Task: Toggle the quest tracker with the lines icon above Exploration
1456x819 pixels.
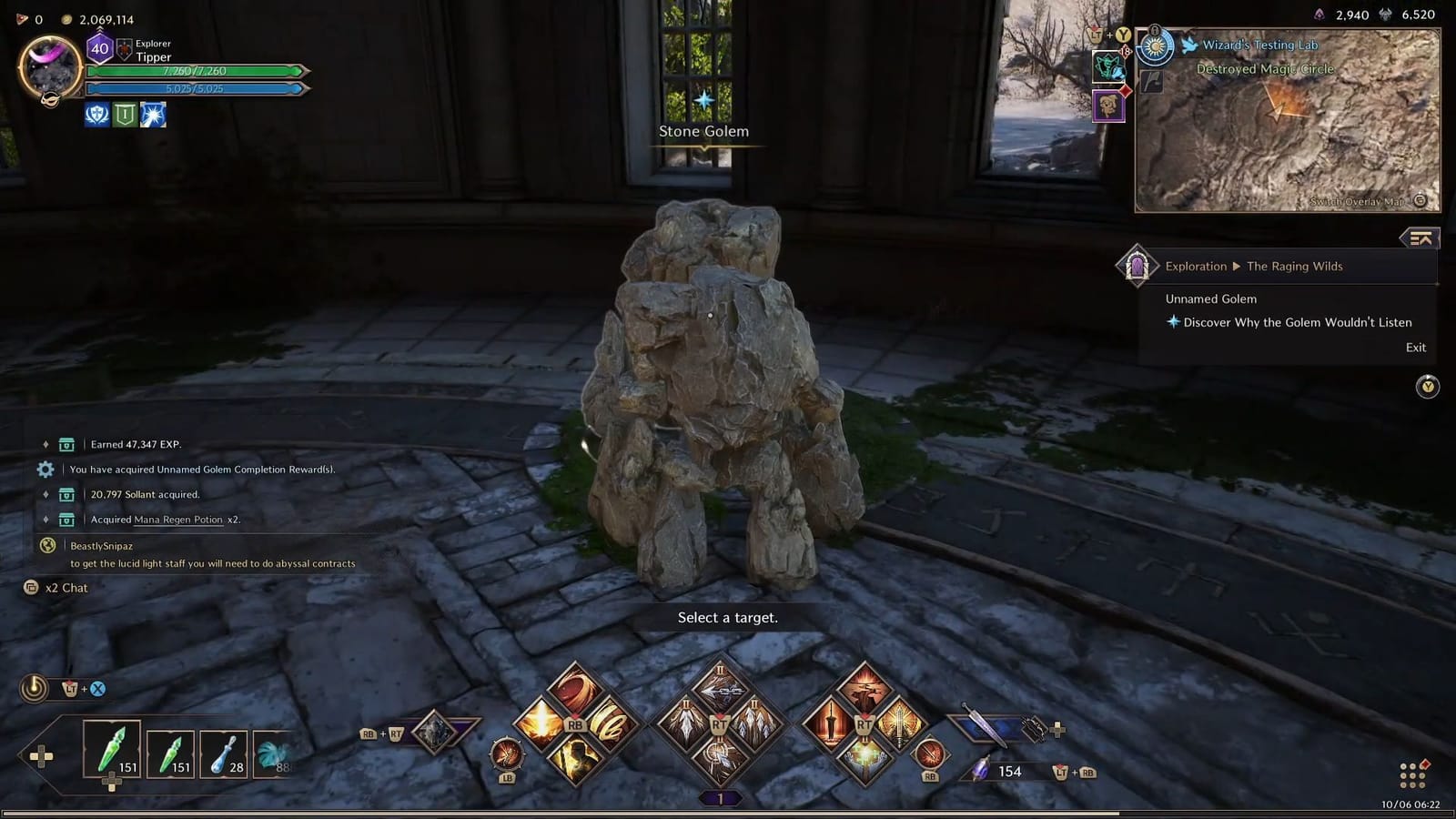Action: [1419, 238]
